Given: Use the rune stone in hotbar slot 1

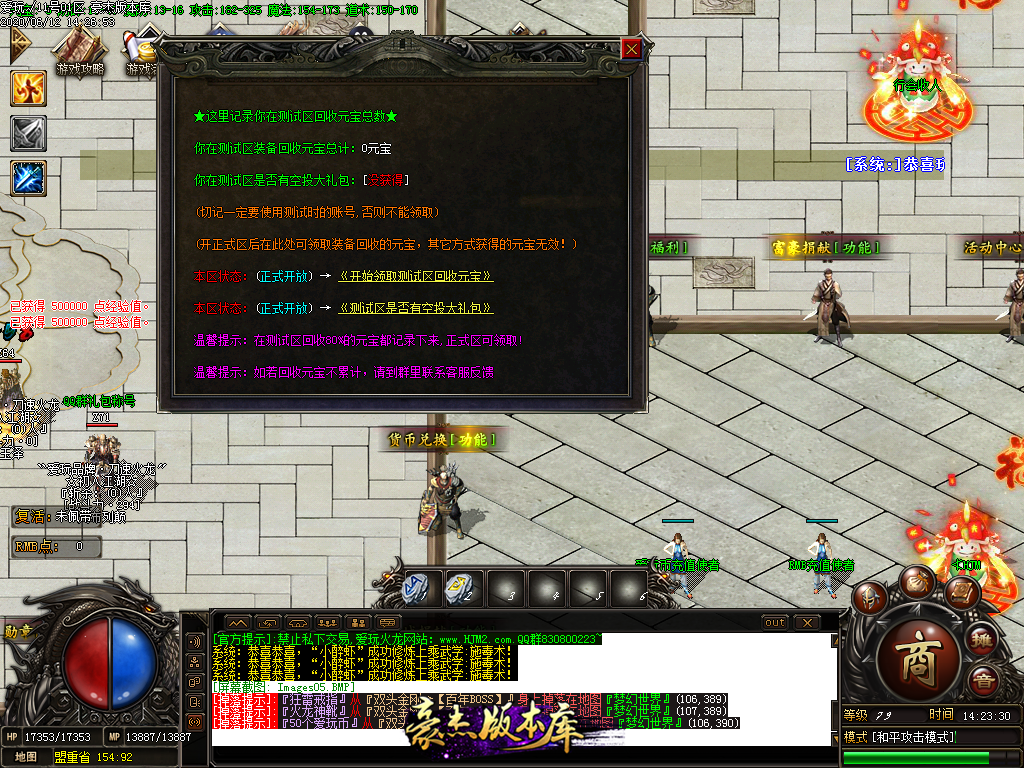Looking at the screenshot, I should click(x=416, y=588).
